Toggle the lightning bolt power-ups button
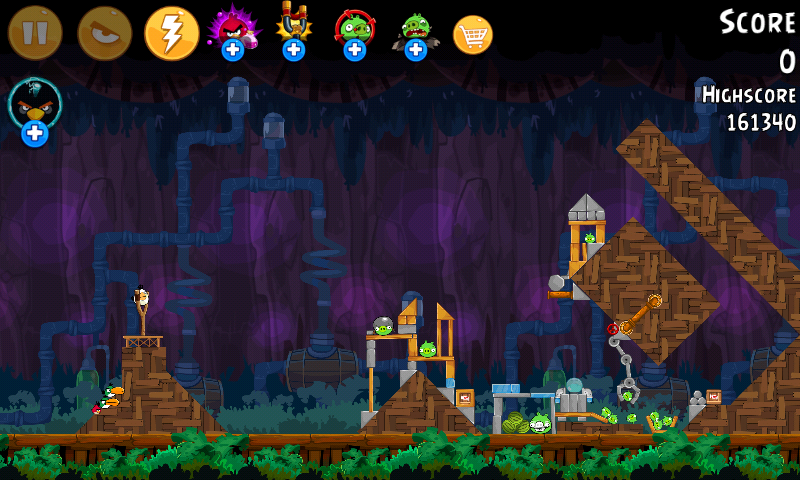This screenshot has width=800, height=480. pos(172,33)
